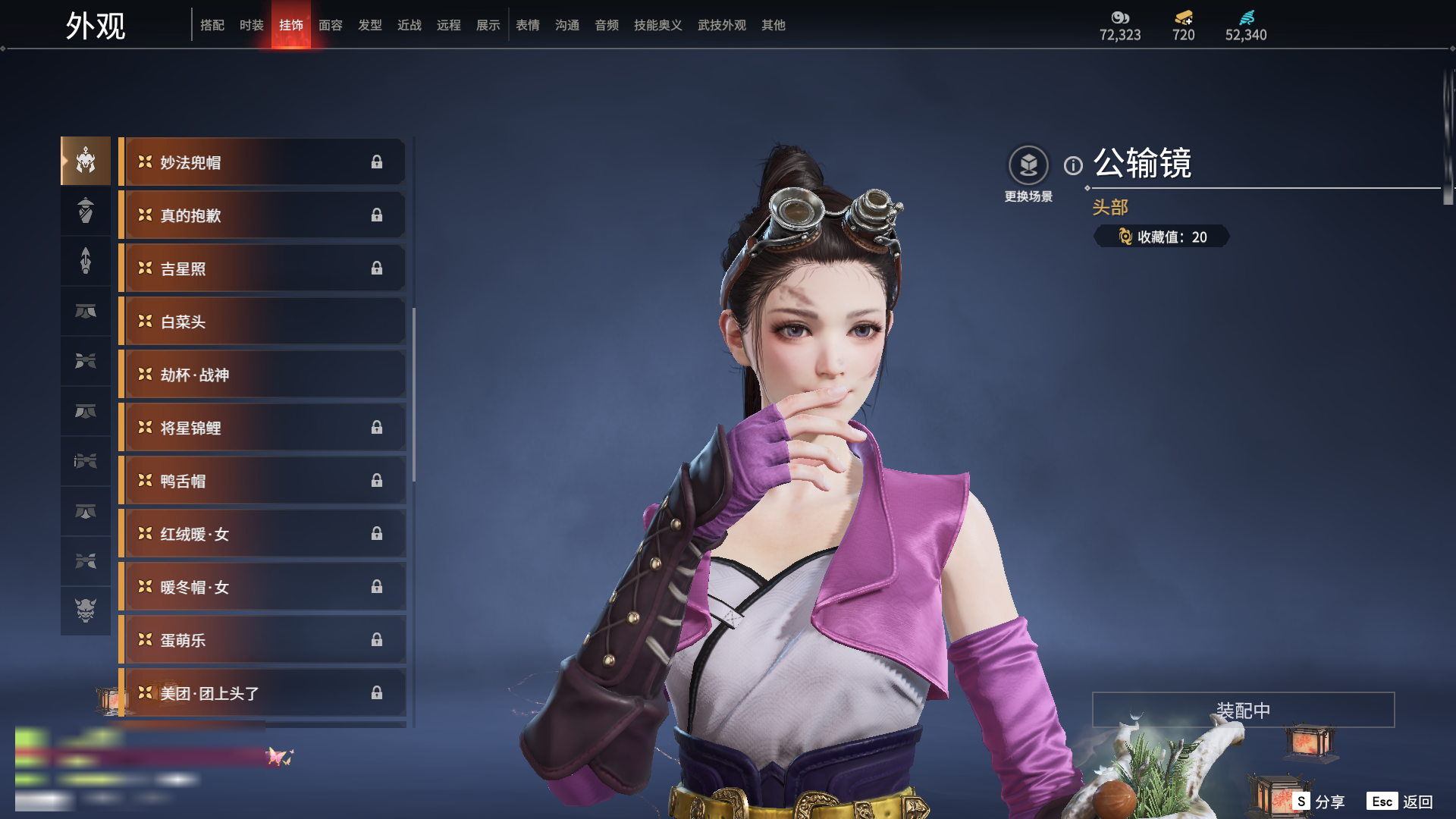The image size is (1456, 819).
Task: Open the 时装 tab
Action: tap(252, 25)
